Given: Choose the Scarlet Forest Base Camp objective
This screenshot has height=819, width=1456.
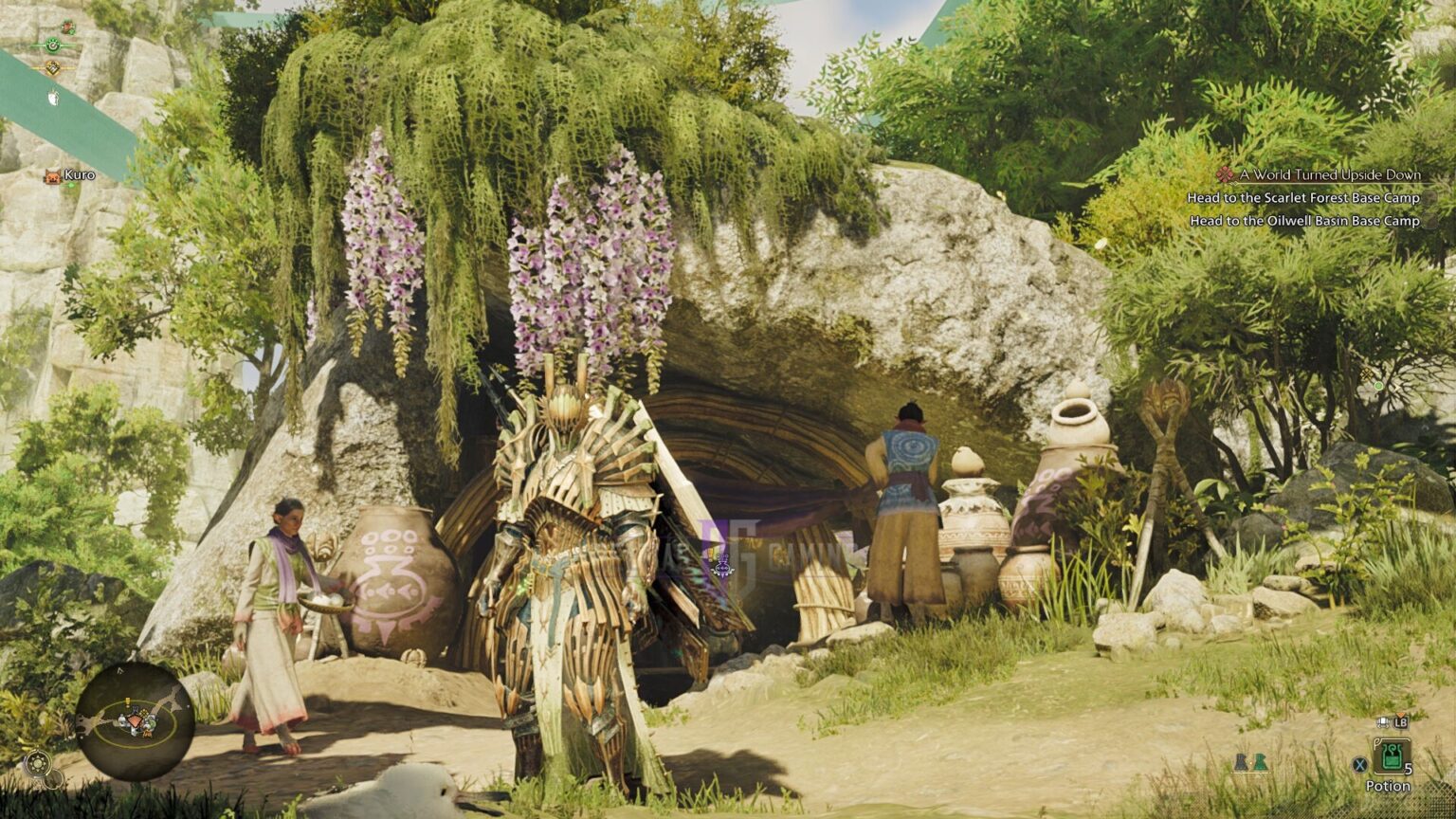Looking at the screenshot, I should pos(1303,198).
